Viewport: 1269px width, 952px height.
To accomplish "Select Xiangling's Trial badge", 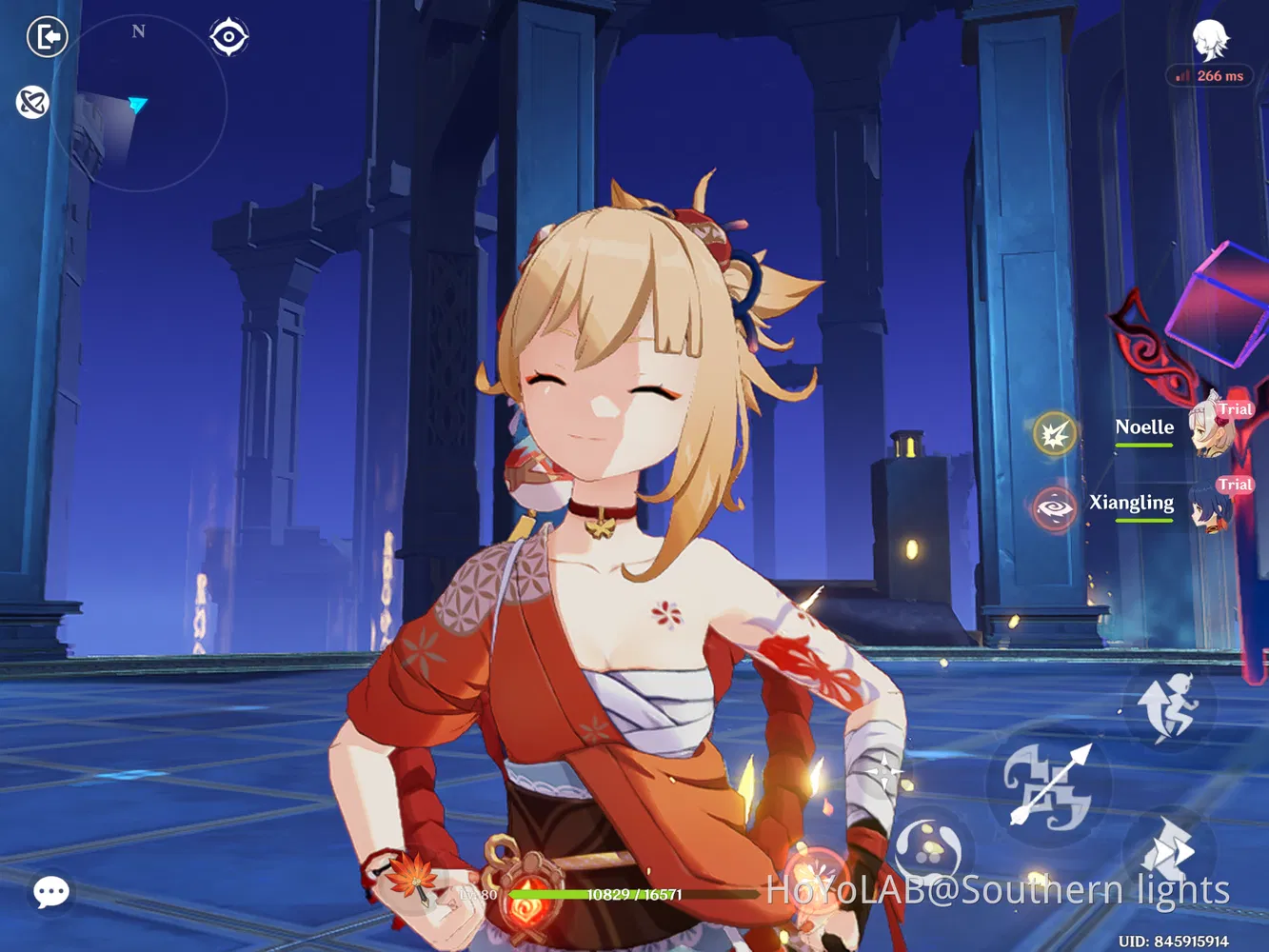I will [x=1235, y=485].
